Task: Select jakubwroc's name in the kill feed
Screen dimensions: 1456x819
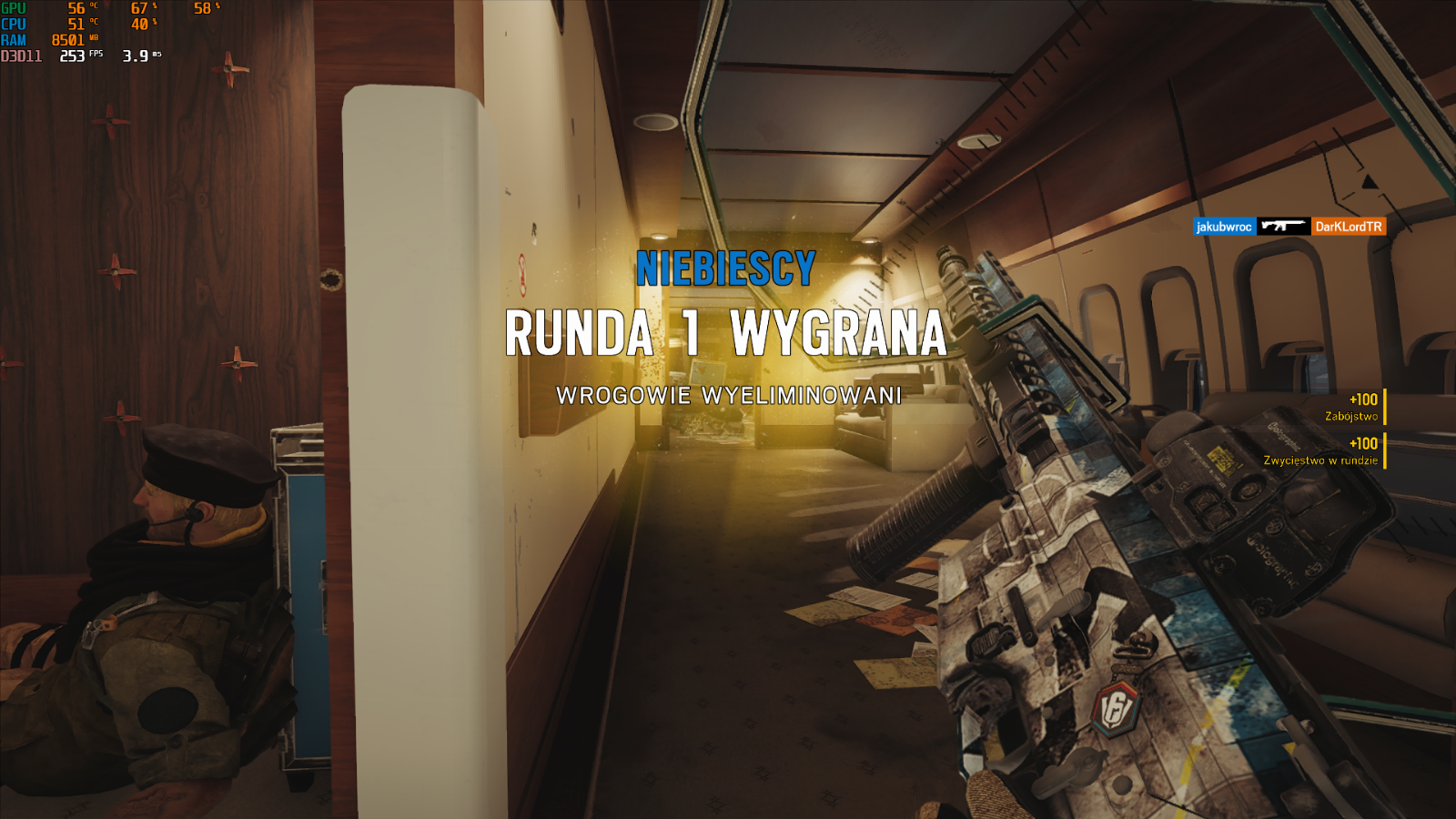Action: (1224, 227)
